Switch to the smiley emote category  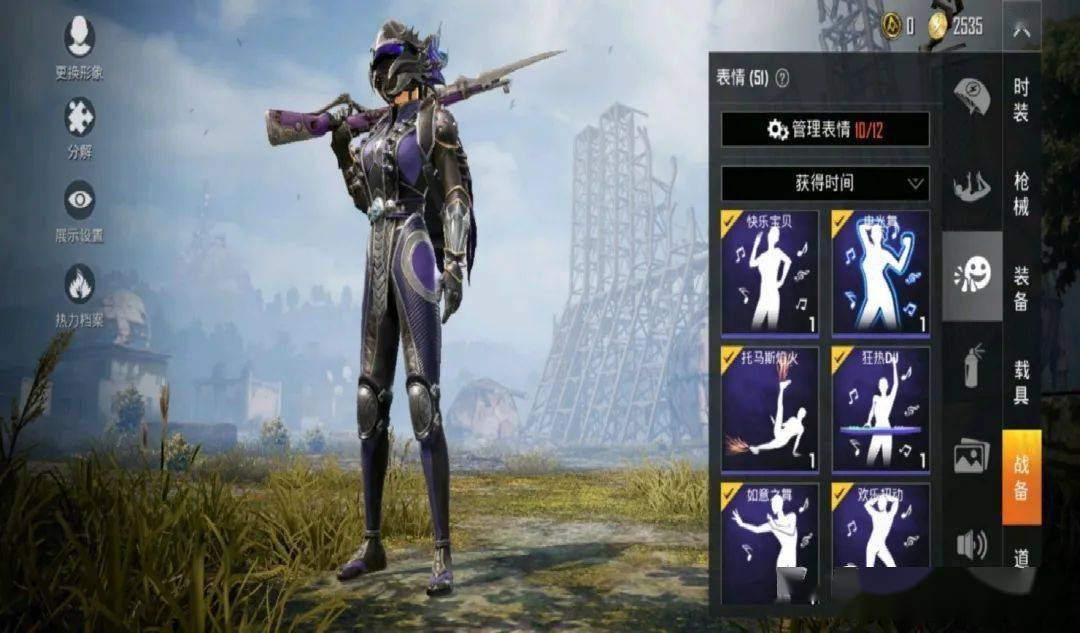[x=971, y=275]
